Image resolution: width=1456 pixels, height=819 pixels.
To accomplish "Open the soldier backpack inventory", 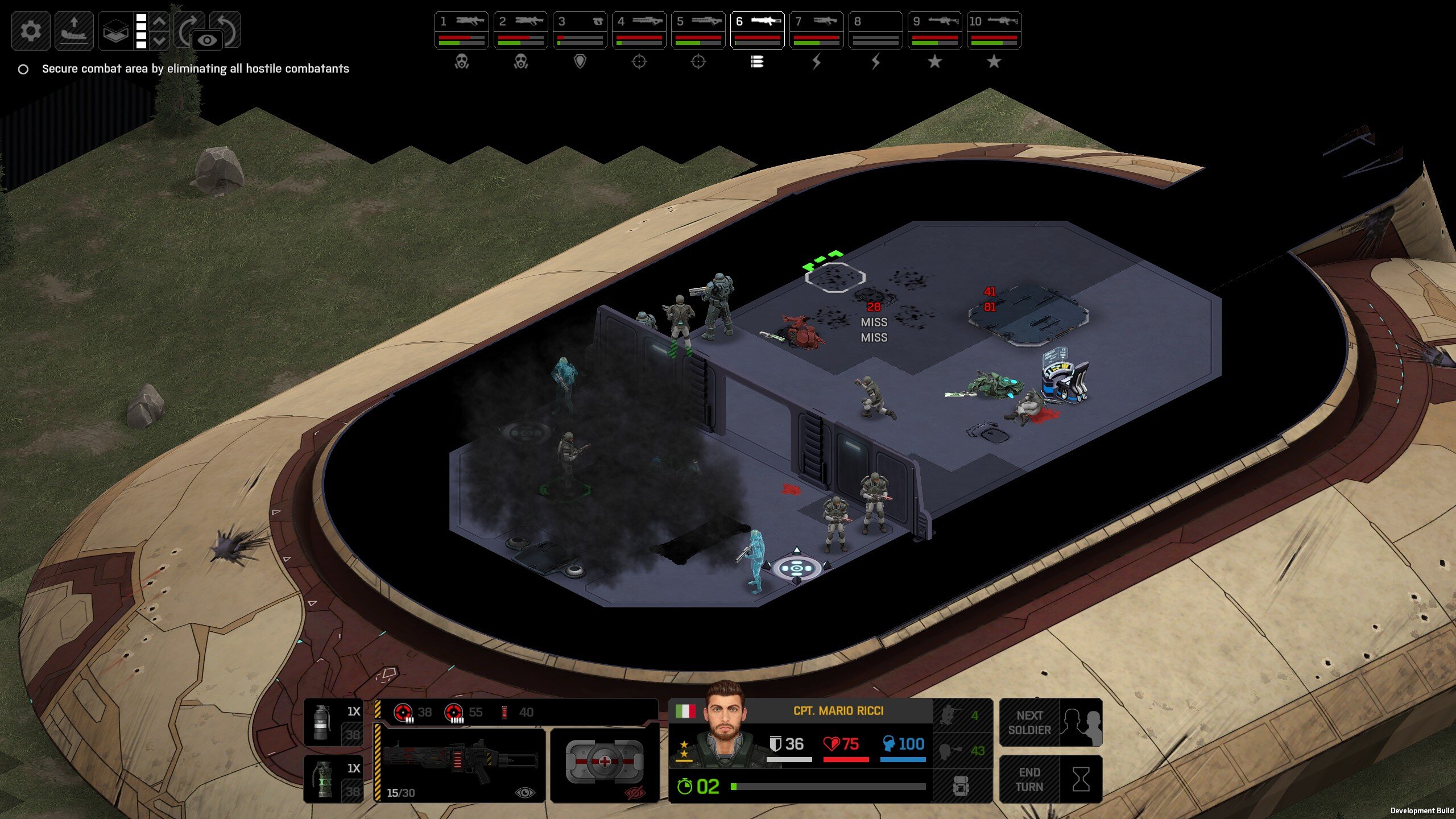I will click(961, 786).
